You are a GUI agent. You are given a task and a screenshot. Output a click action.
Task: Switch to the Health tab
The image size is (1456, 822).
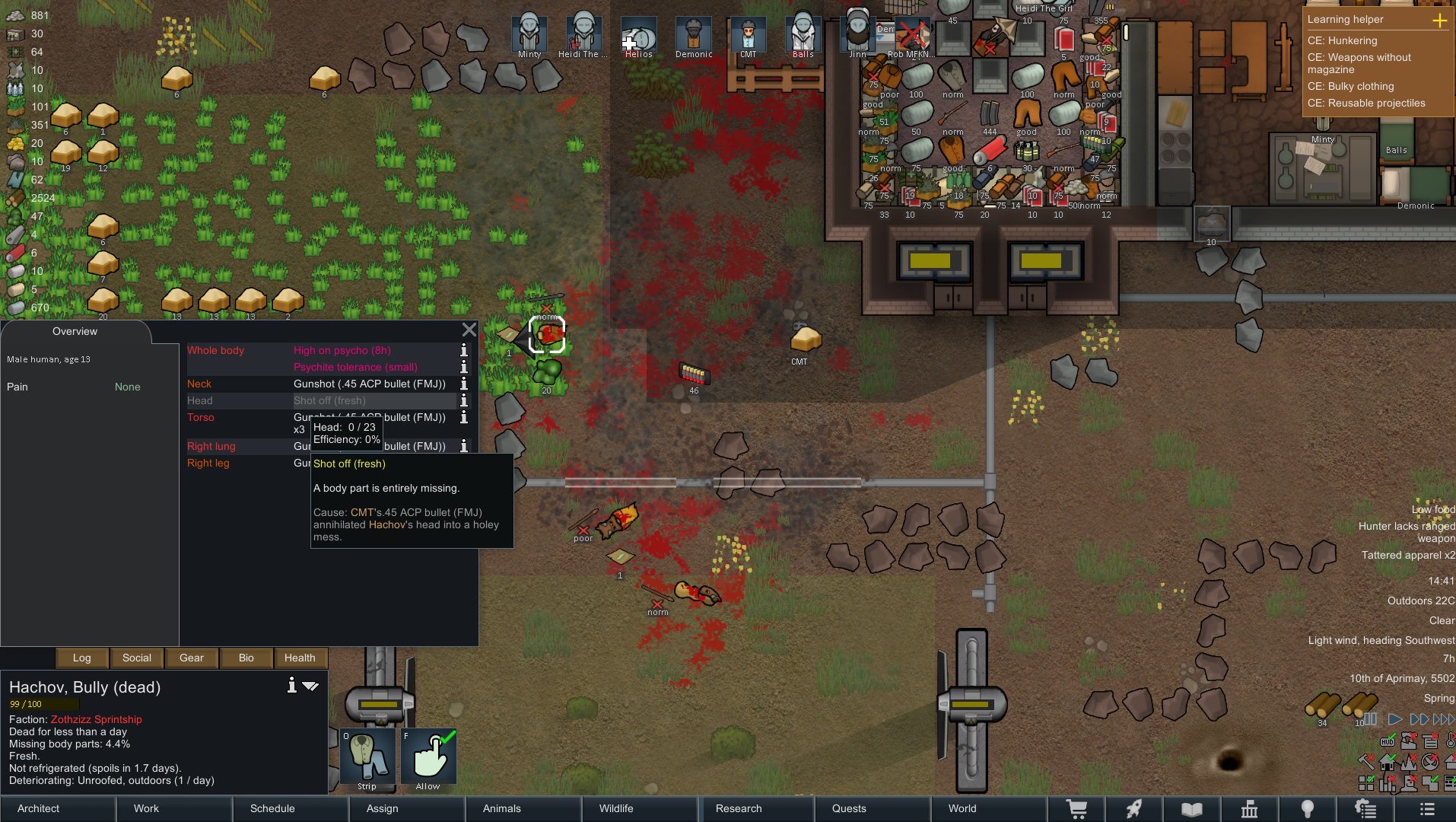[x=300, y=658]
